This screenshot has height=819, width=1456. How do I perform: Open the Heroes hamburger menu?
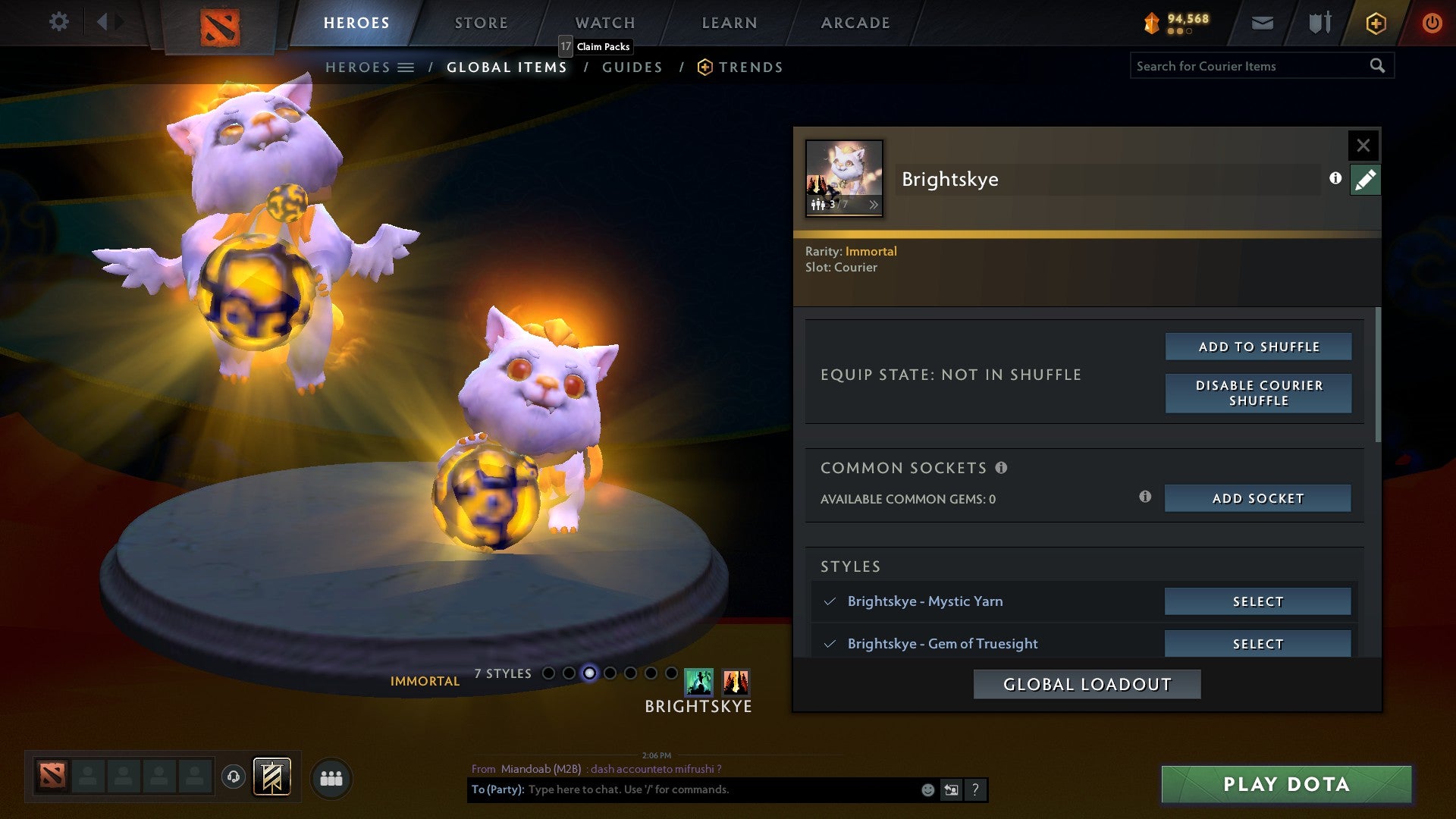click(x=407, y=67)
